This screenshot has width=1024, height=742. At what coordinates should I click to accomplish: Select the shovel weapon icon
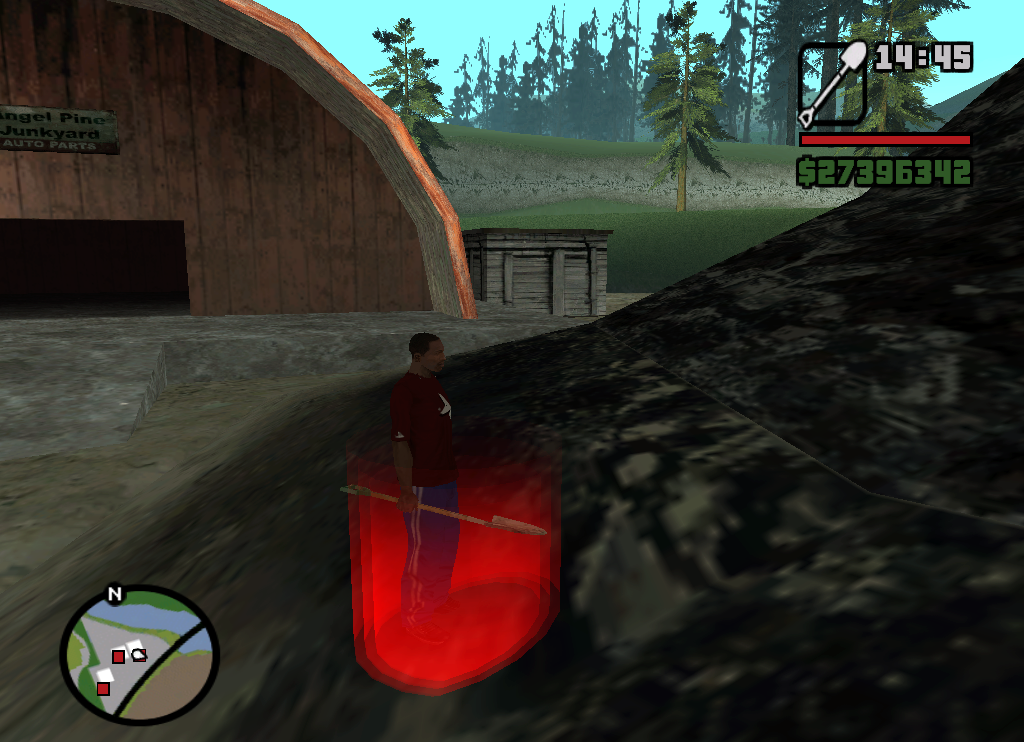(832, 84)
